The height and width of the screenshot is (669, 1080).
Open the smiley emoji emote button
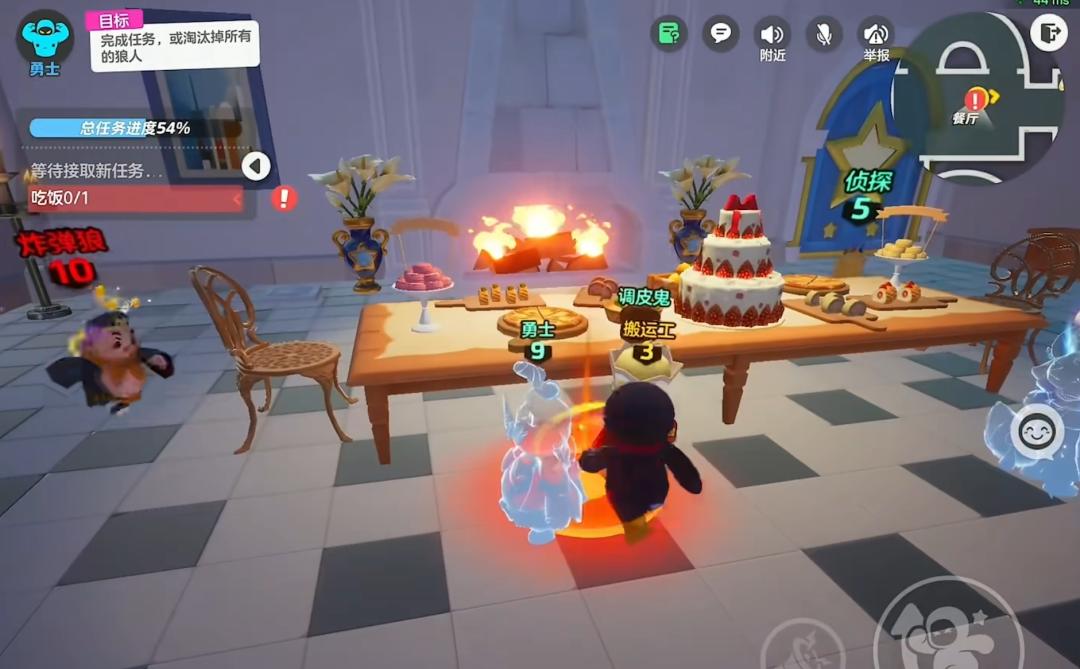1036,432
